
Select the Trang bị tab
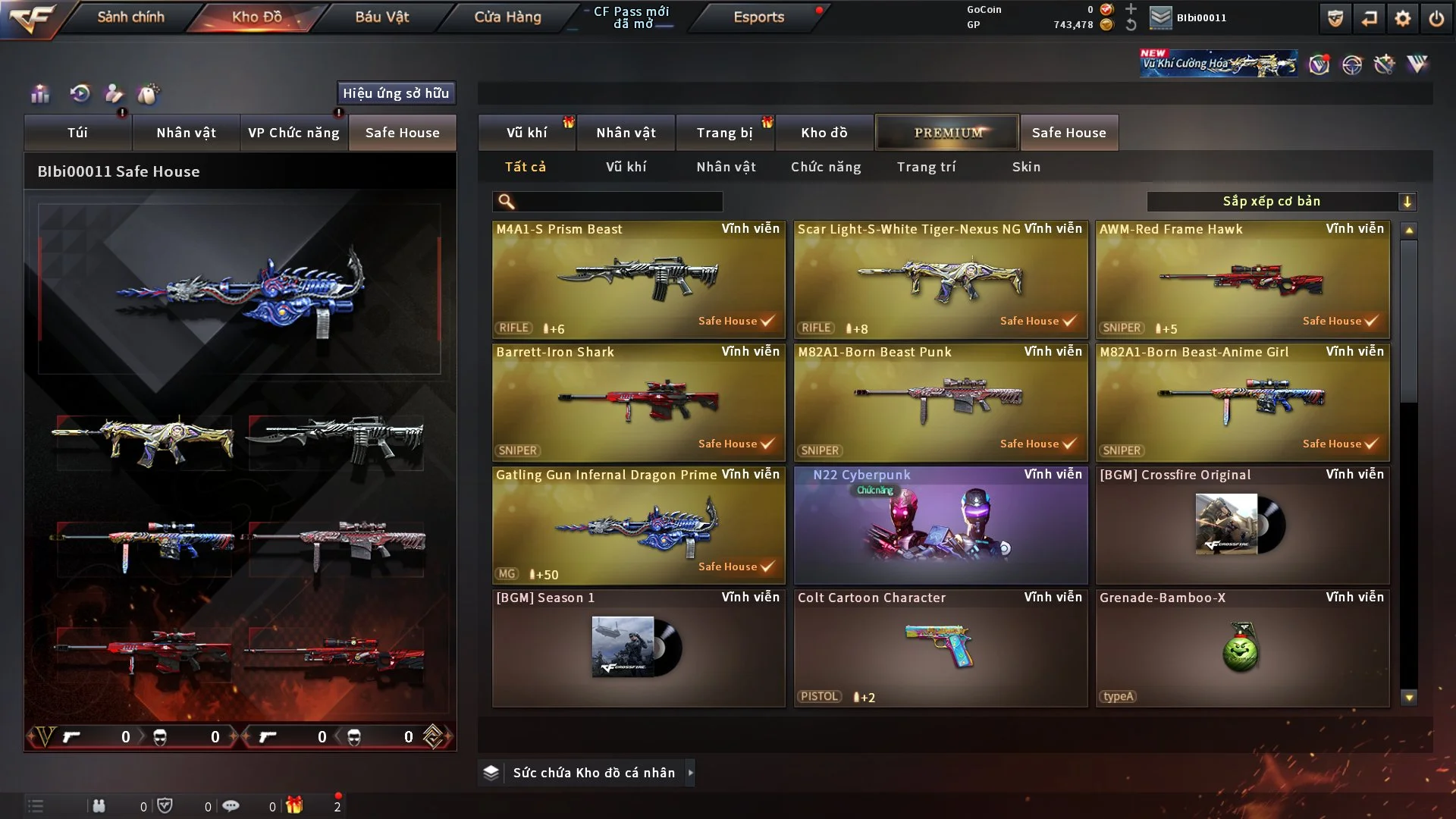click(724, 133)
